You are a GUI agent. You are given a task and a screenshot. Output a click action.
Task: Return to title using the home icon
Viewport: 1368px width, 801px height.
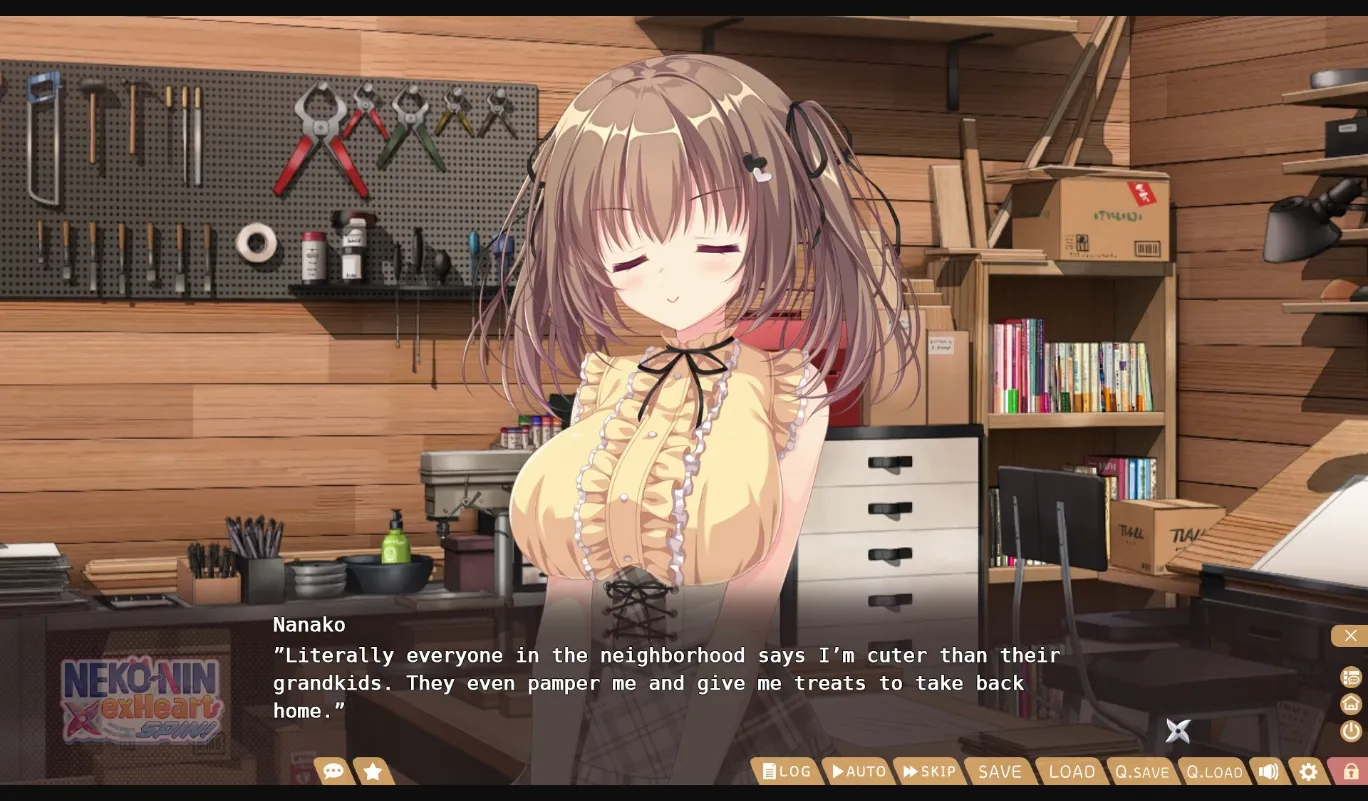(x=1350, y=704)
